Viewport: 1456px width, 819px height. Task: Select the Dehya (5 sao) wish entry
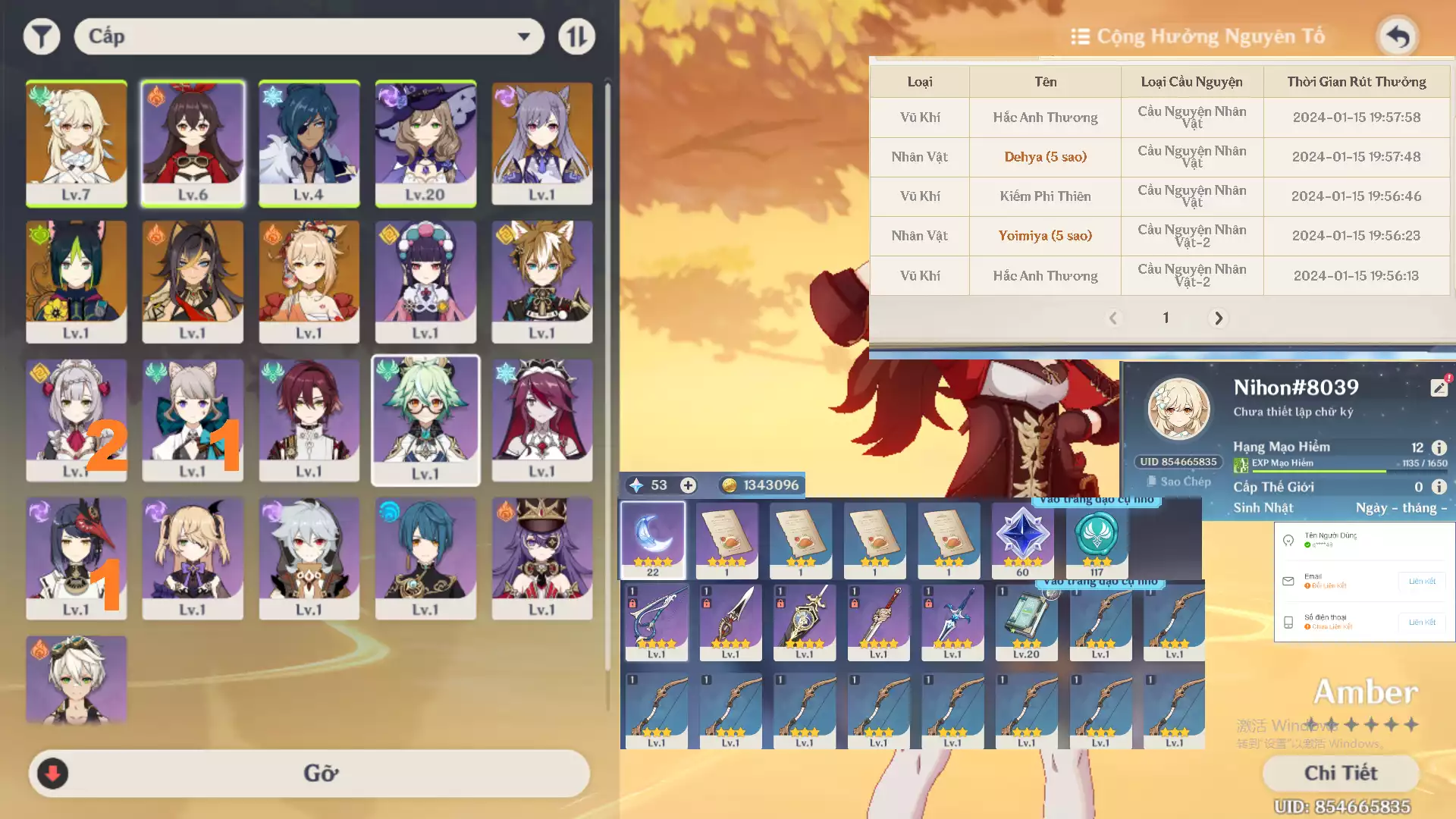pos(1044,157)
